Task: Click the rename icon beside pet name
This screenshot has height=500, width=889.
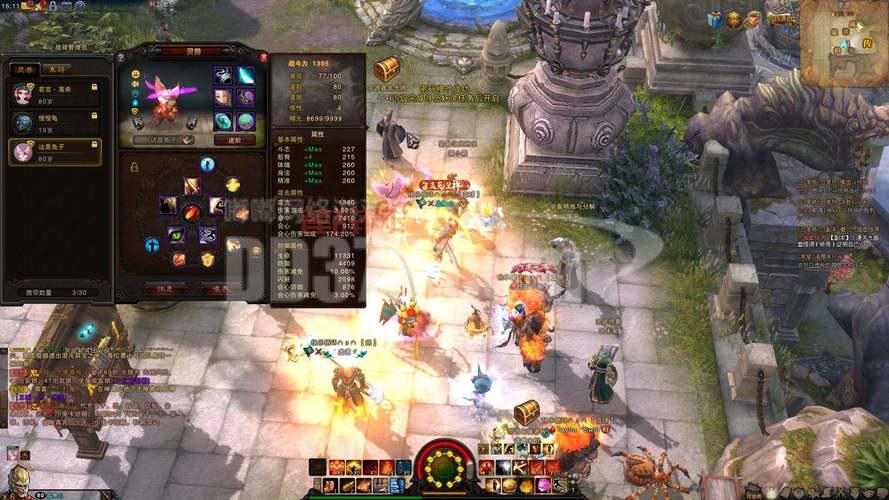Action: pyautogui.click(x=187, y=140)
